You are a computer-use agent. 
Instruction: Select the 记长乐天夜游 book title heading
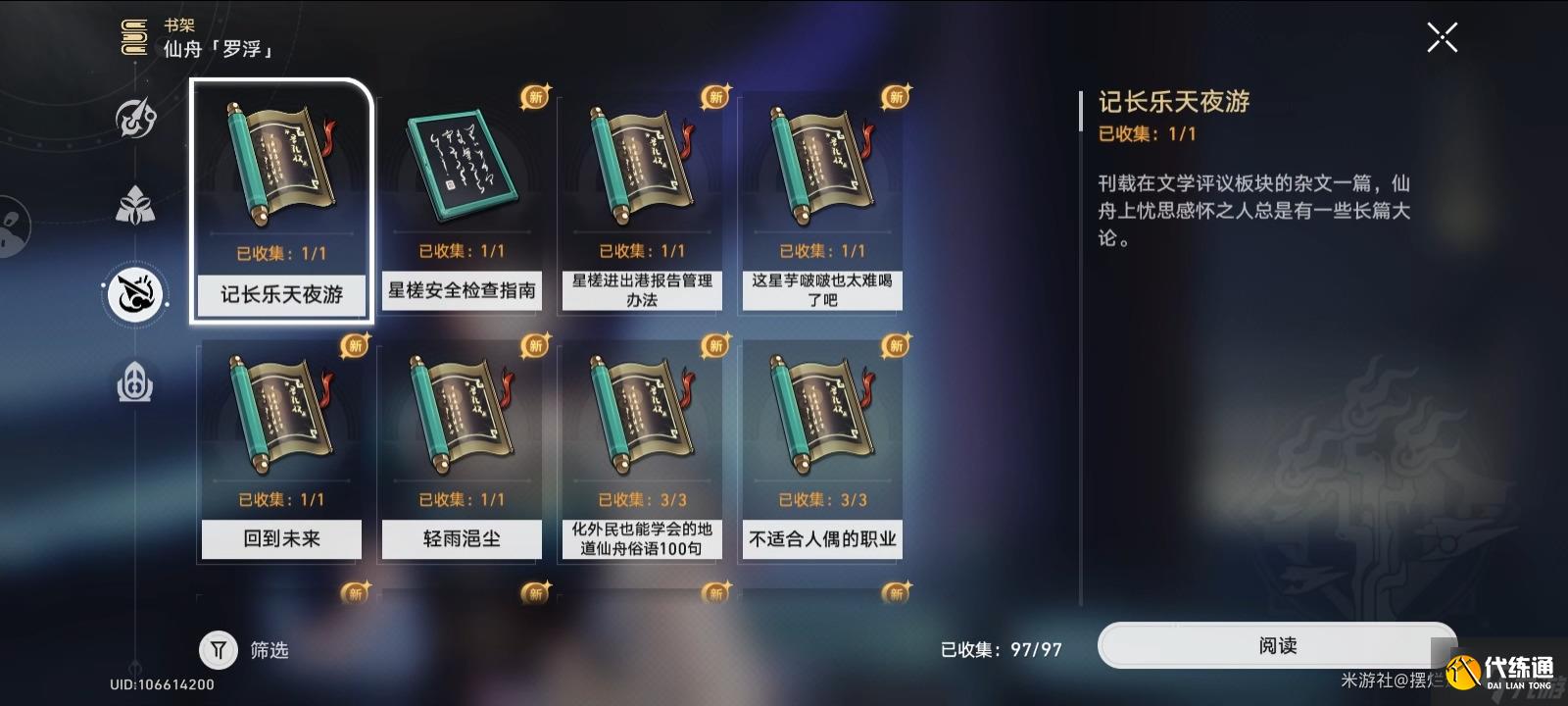coord(1171,102)
